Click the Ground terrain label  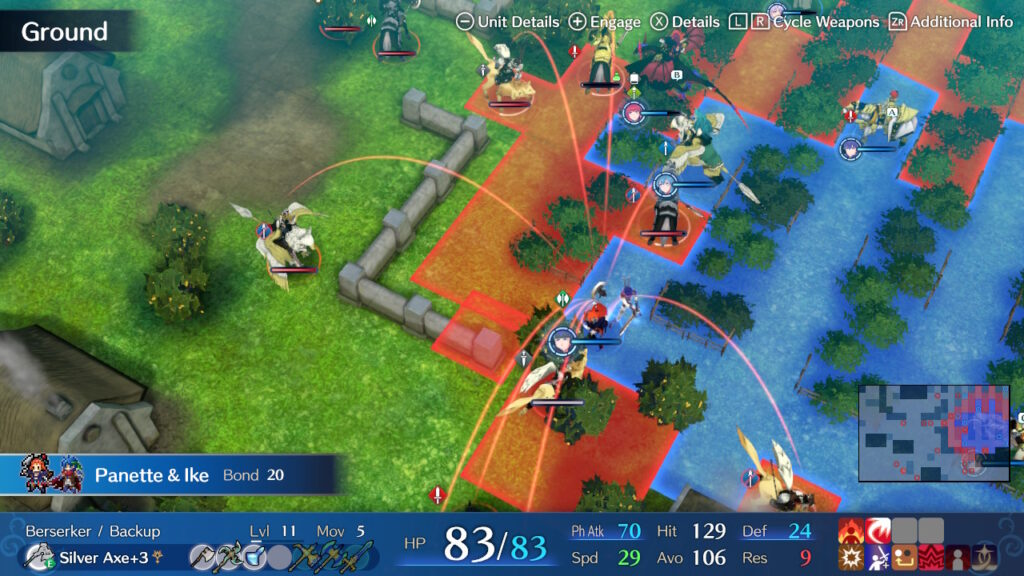(64, 31)
